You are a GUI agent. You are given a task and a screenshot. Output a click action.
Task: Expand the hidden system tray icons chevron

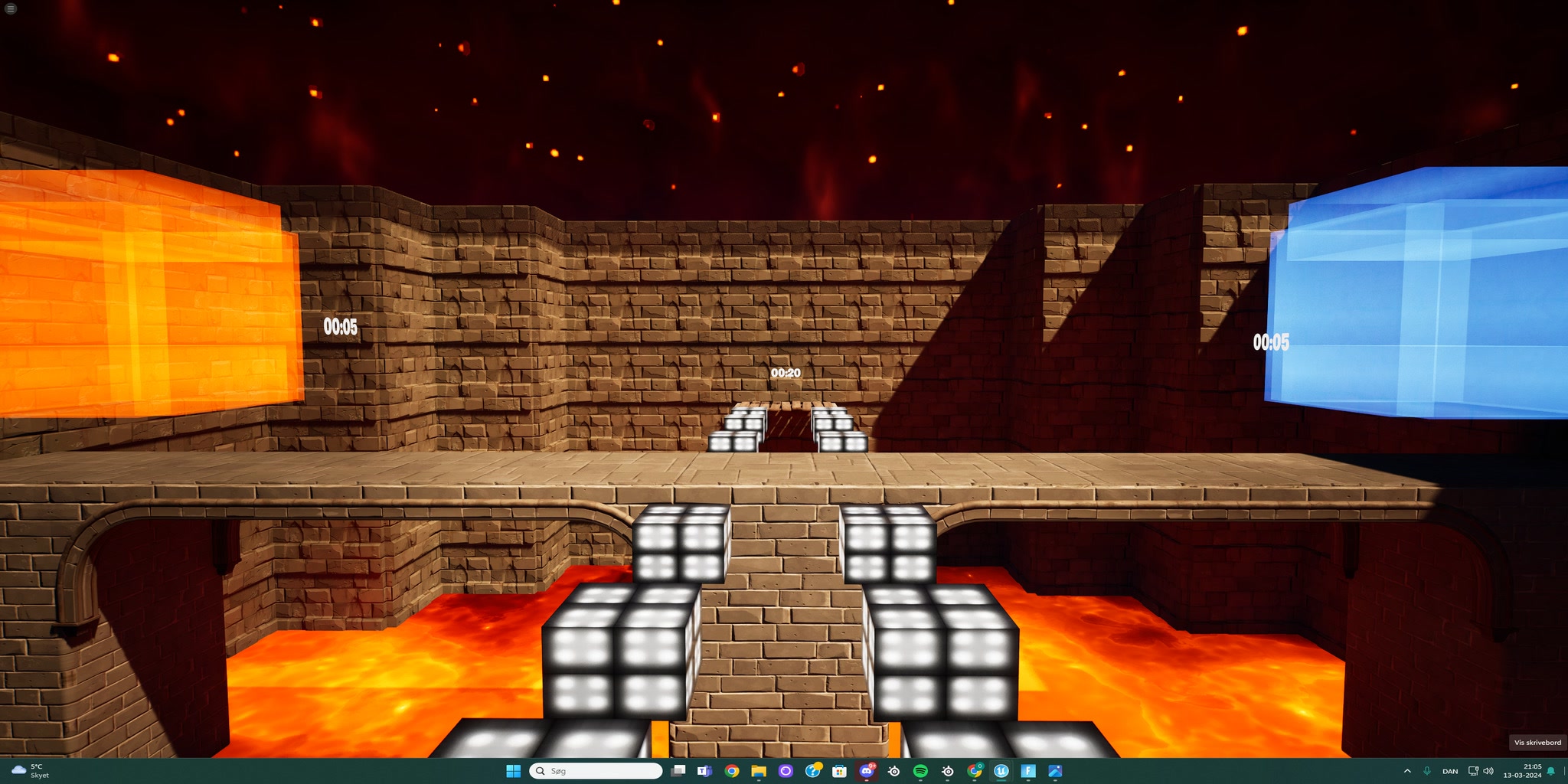(x=1407, y=771)
